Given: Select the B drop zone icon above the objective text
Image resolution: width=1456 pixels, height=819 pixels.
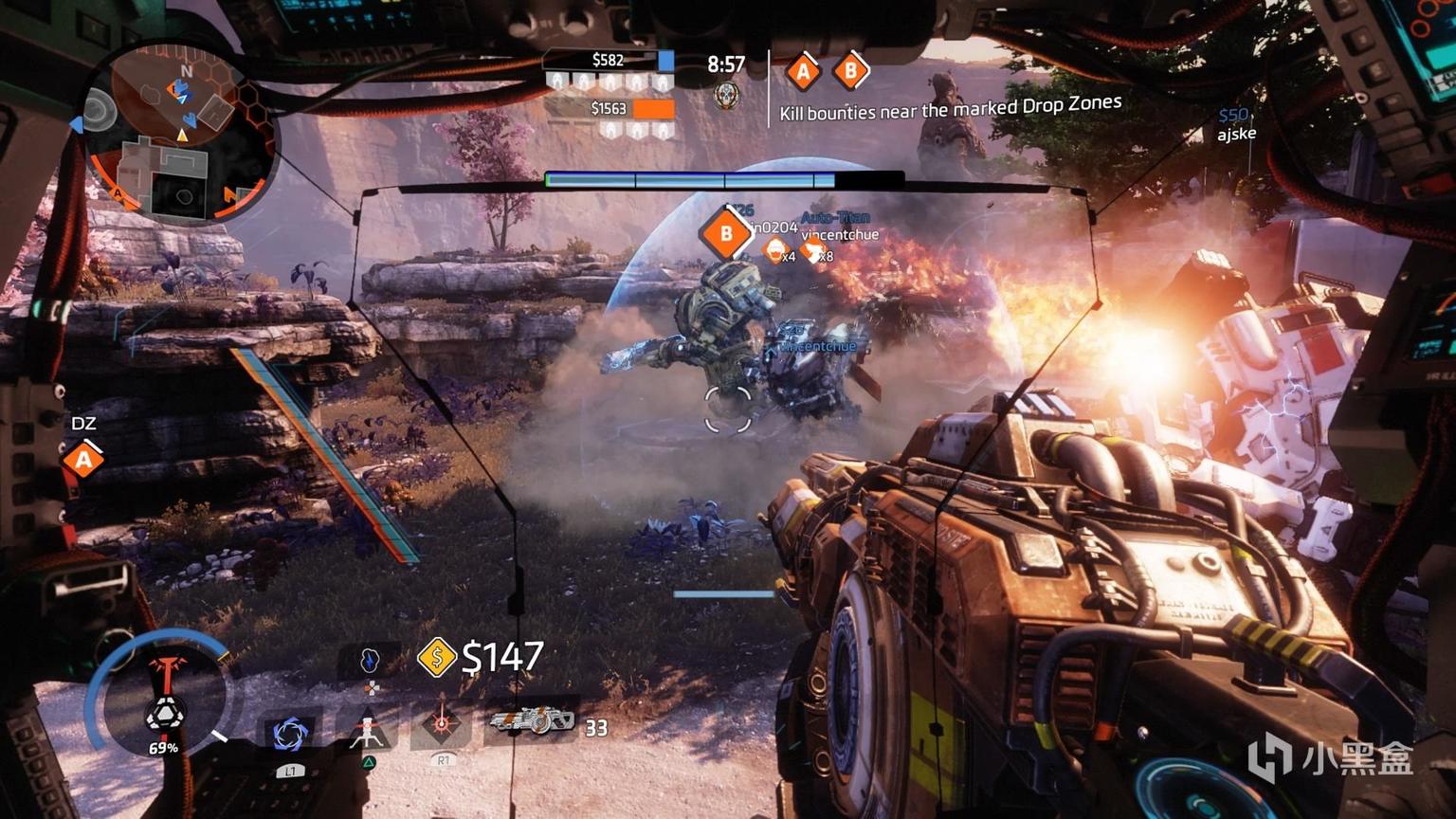Looking at the screenshot, I should (x=850, y=71).
